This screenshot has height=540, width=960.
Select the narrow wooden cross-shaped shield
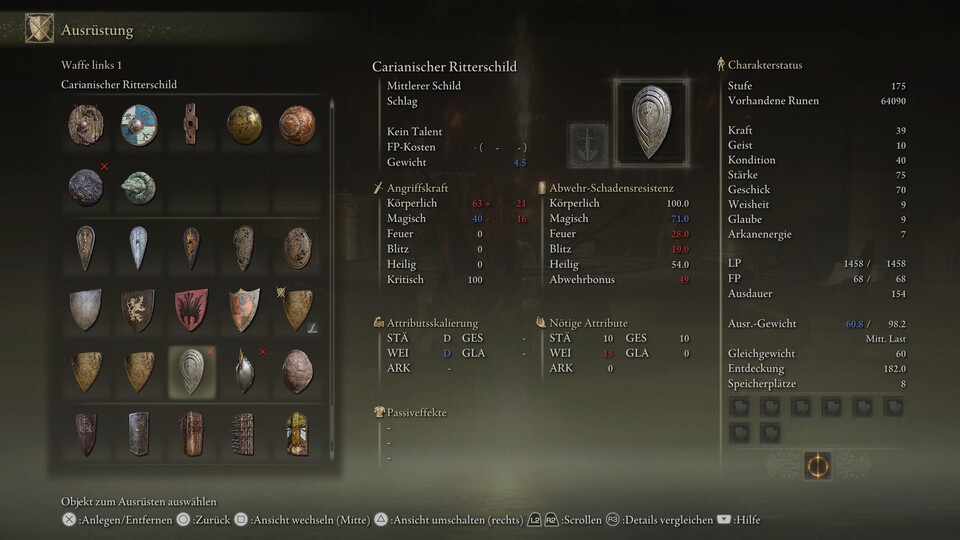point(191,125)
